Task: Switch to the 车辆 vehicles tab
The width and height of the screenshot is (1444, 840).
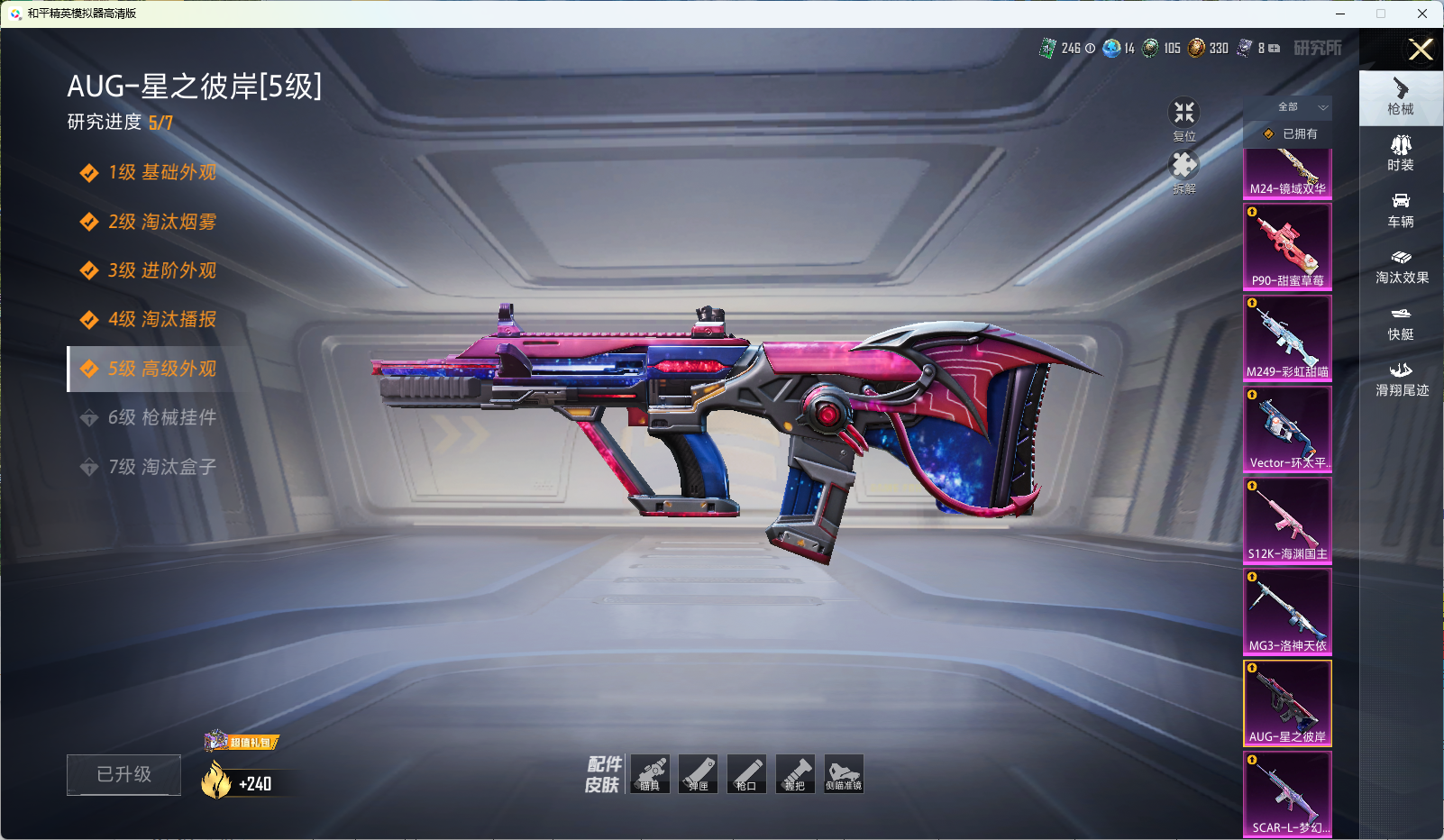Action: (x=1401, y=210)
